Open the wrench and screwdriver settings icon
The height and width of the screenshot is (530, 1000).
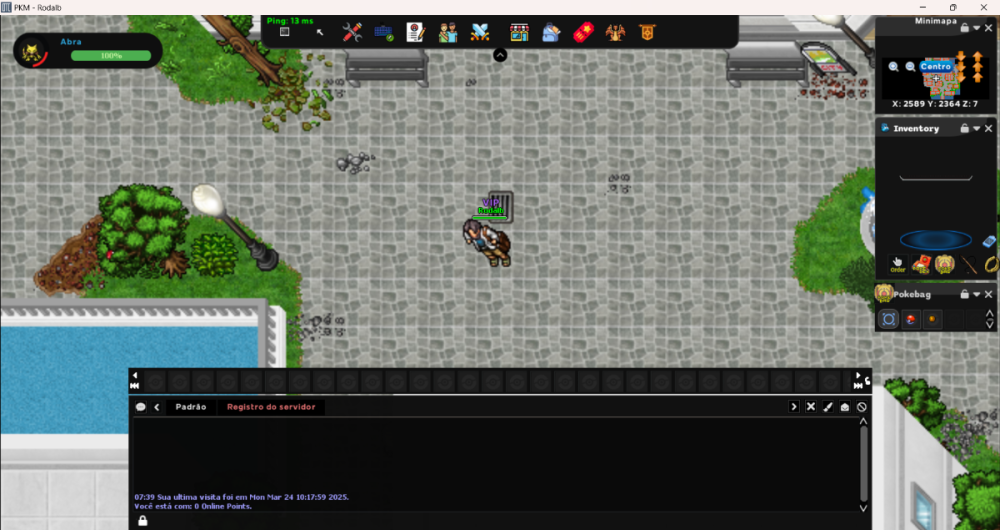(351, 32)
